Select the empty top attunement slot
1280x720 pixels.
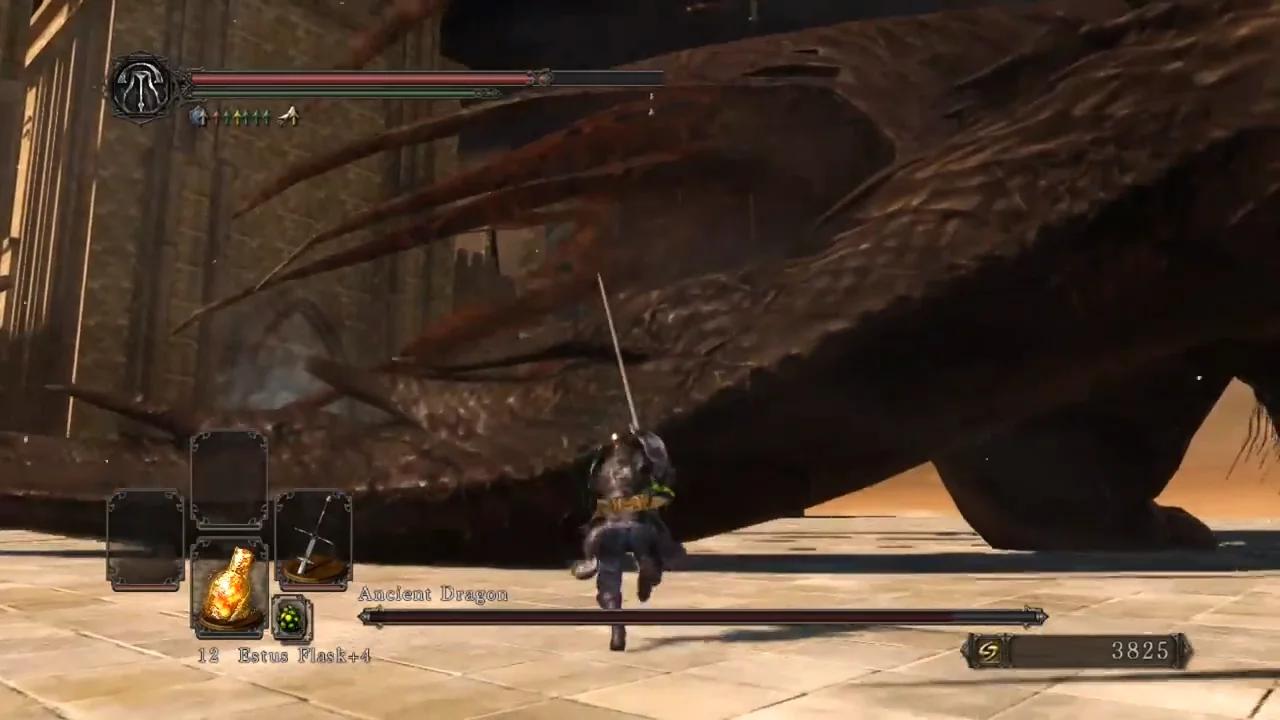point(228,478)
